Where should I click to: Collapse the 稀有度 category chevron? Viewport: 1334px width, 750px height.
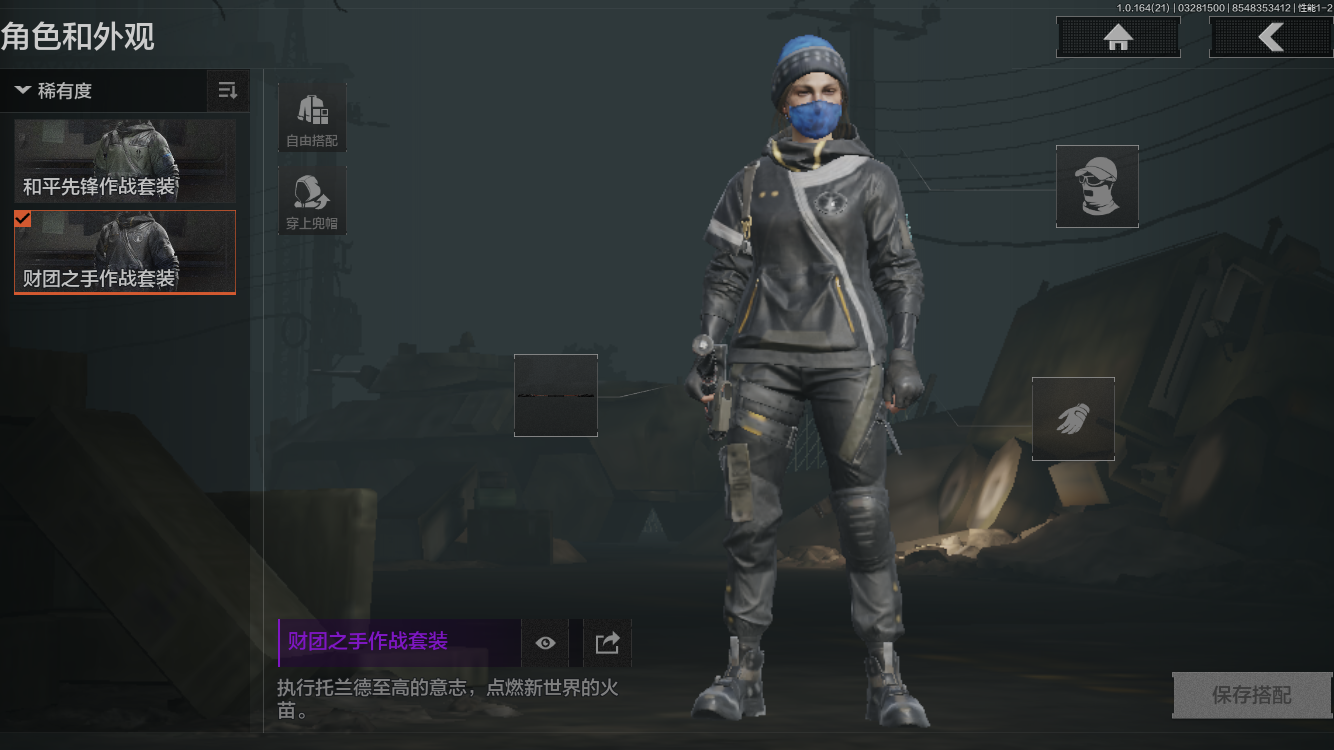22,90
